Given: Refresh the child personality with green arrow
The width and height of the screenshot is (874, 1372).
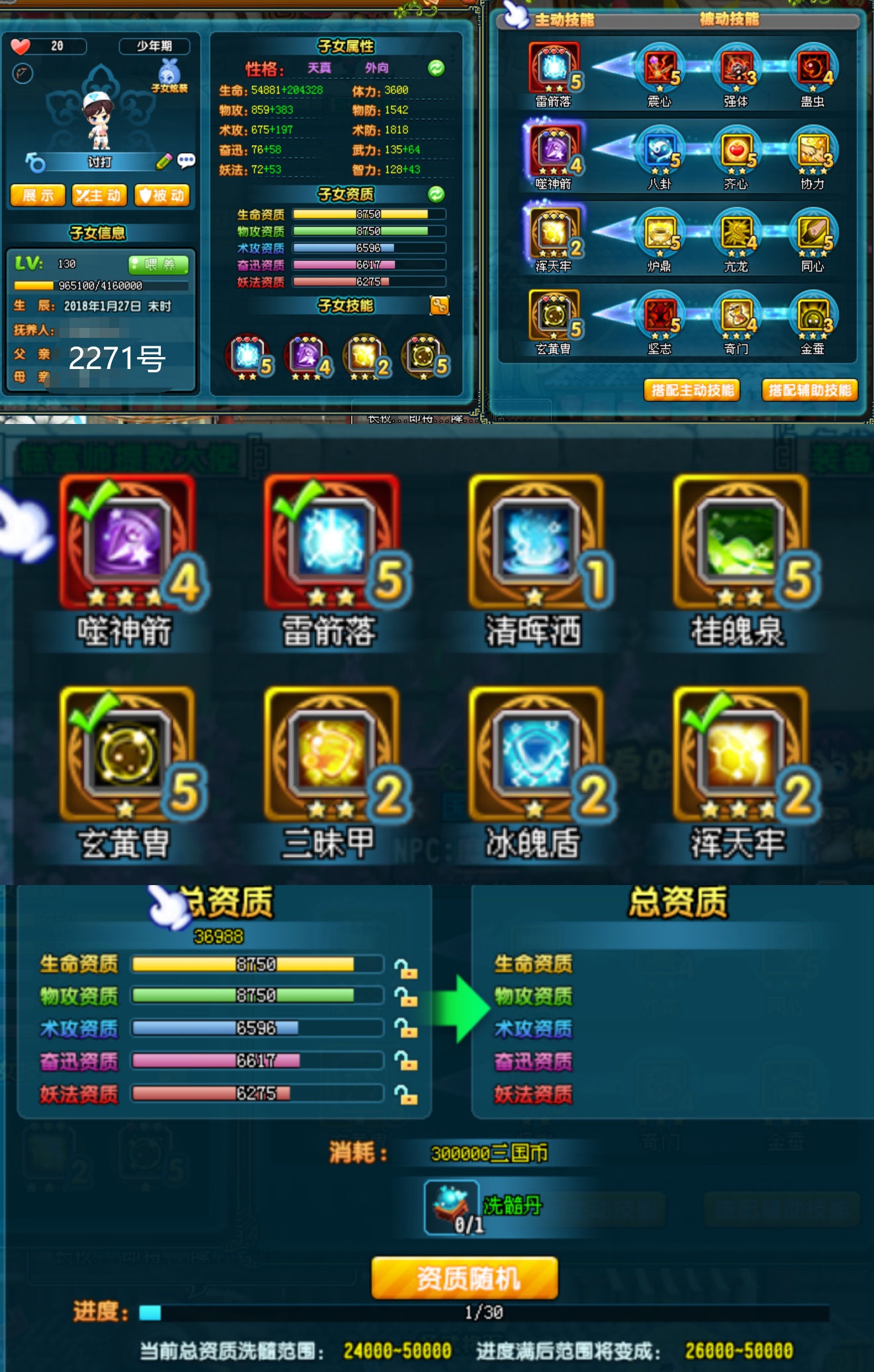Looking at the screenshot, I should tap(436, 68).
